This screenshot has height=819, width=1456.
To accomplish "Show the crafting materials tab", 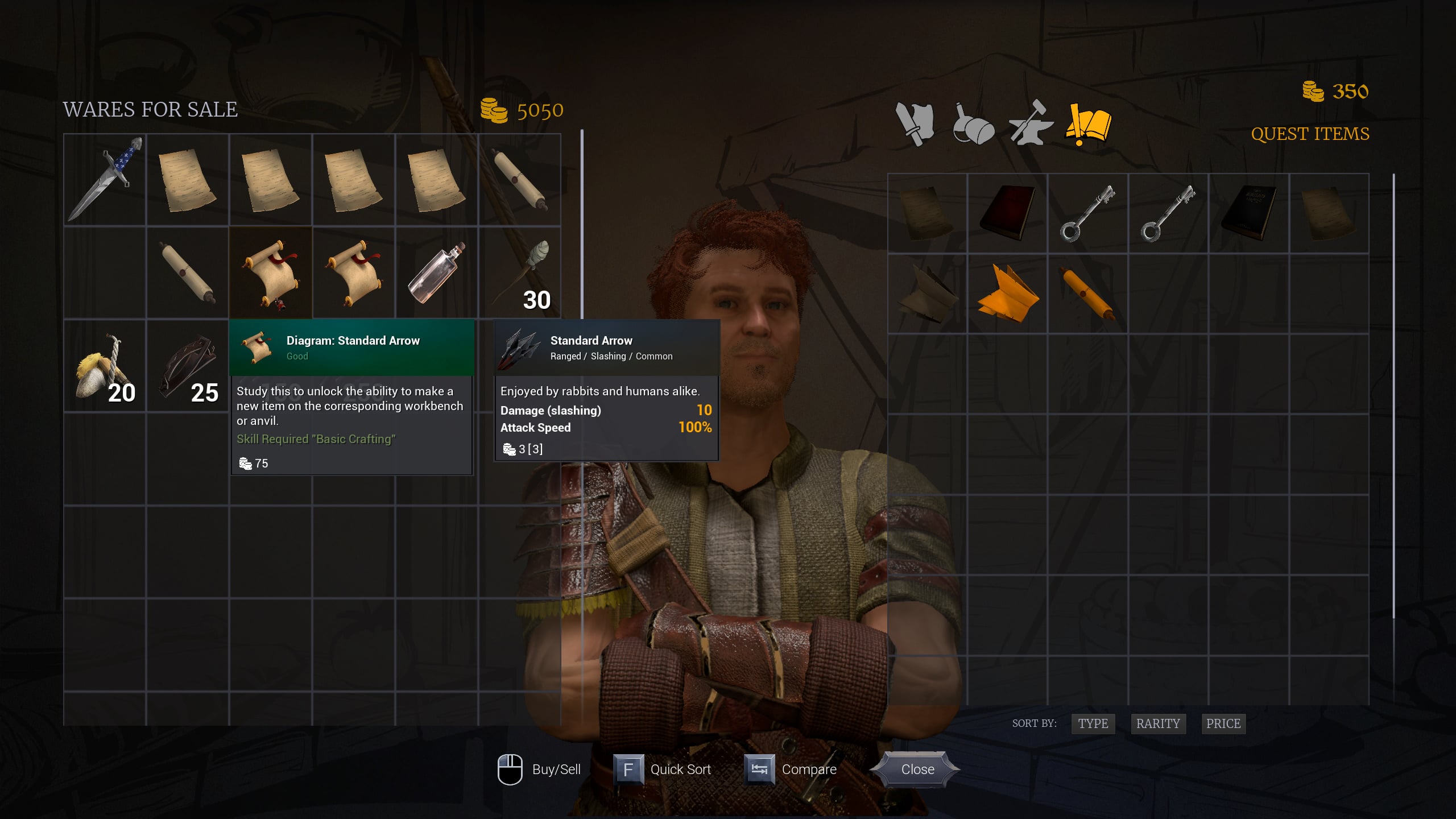I will coord(1031,123).
